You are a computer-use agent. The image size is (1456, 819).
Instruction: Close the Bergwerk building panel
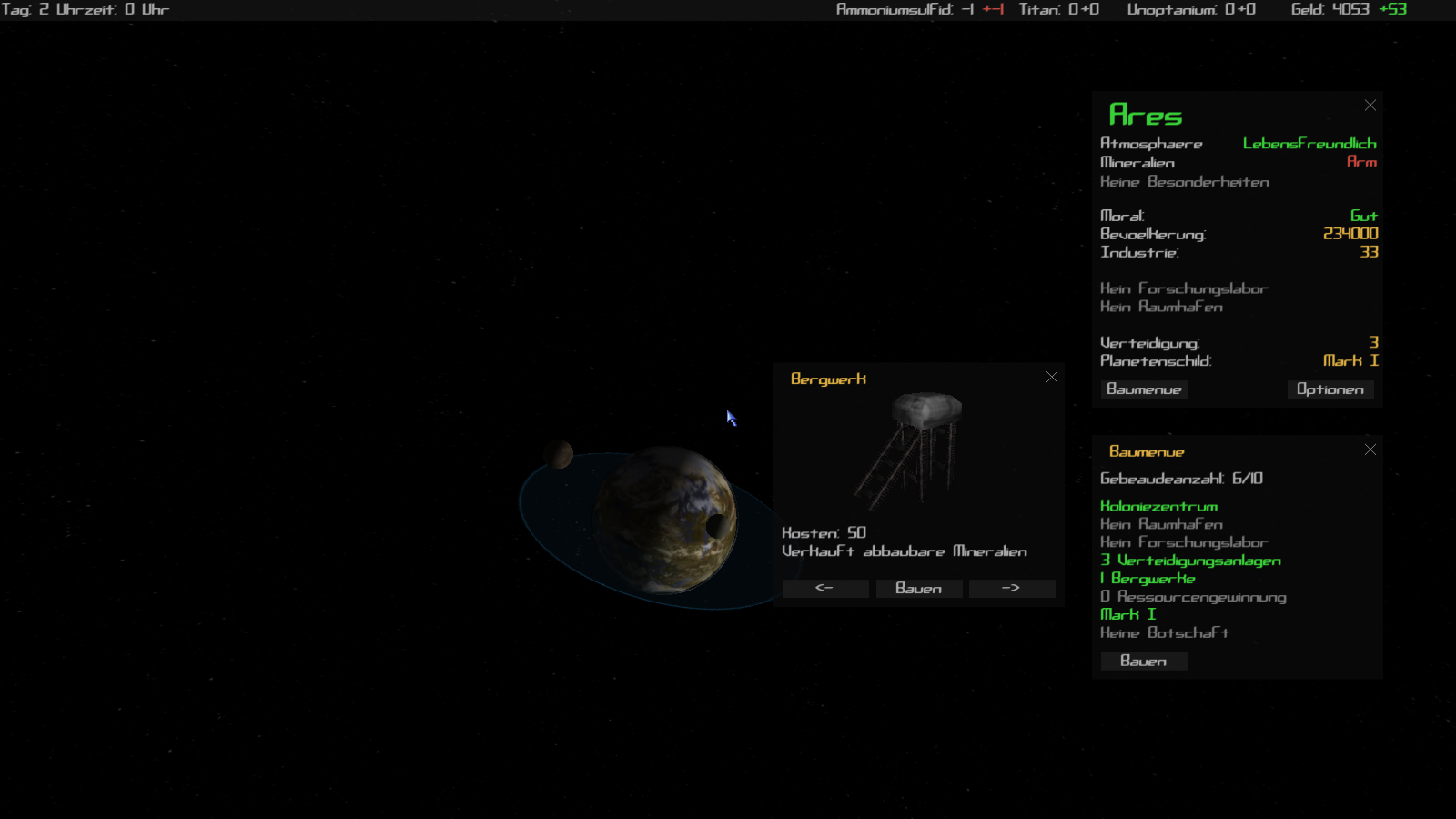click(x=1051, y=377)
